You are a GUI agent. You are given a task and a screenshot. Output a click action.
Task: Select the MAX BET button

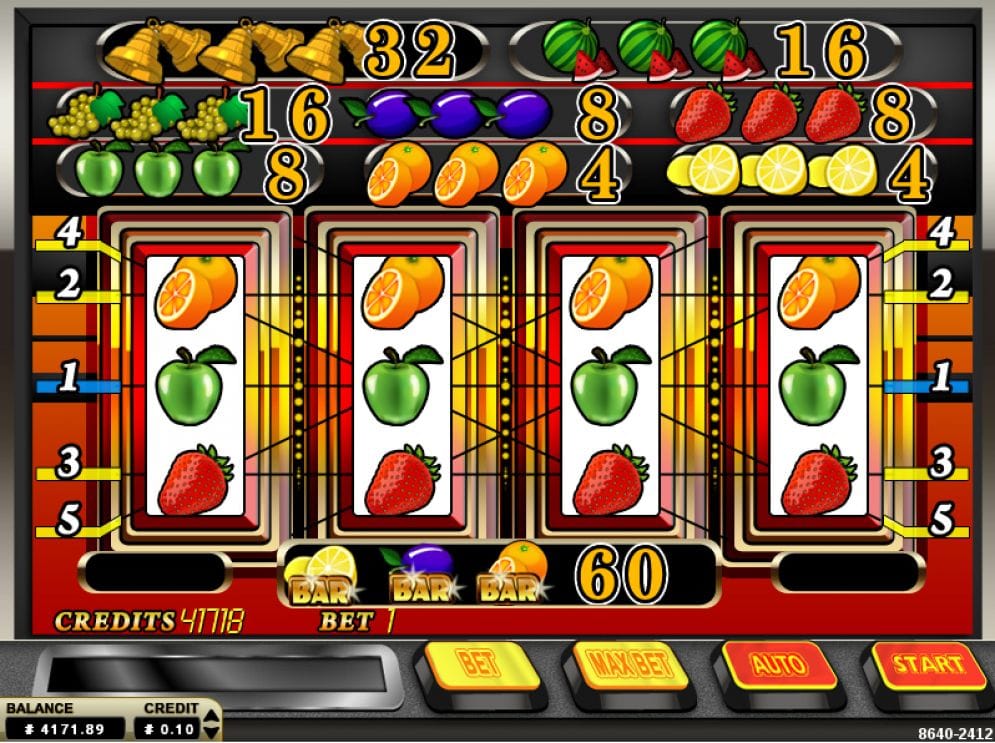pyautogui.click(x=628, y=664)
